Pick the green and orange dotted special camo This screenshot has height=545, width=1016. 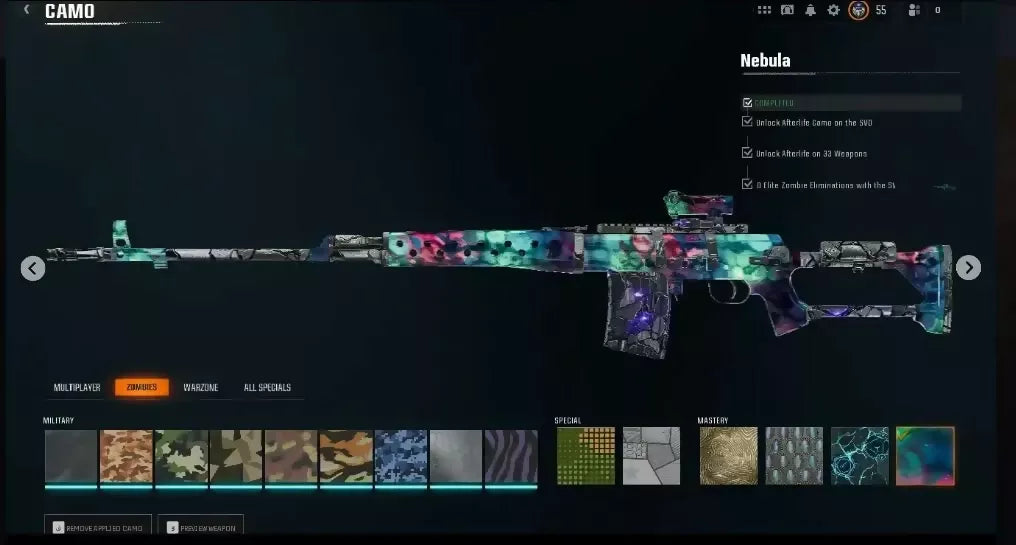(x=585, y=456)
